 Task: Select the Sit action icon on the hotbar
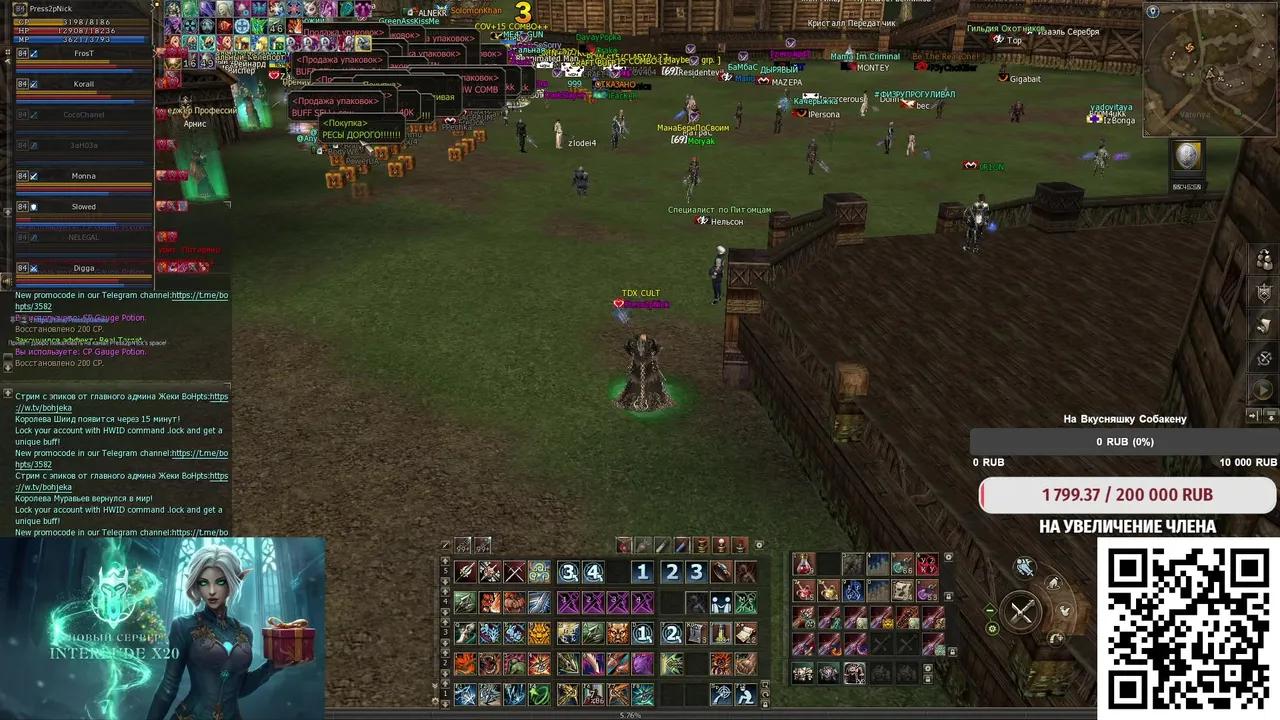point(747,695)
